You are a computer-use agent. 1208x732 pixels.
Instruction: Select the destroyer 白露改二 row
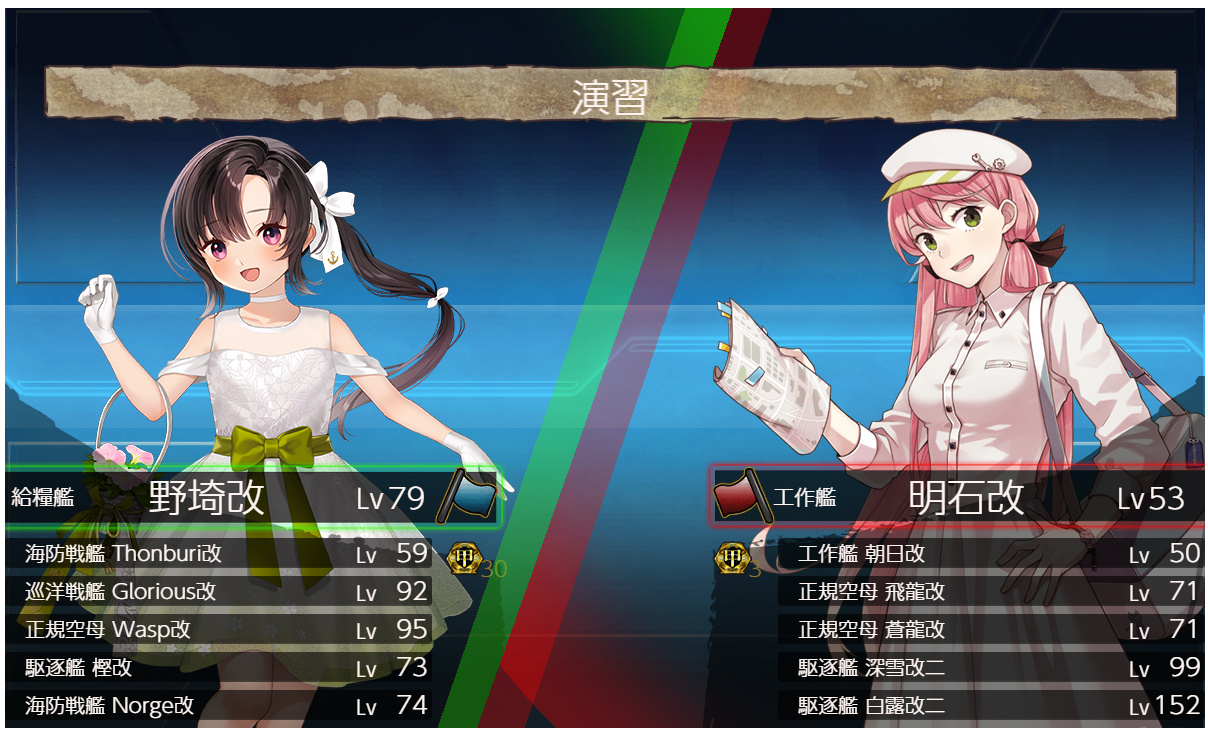click(x=990, y=705)
